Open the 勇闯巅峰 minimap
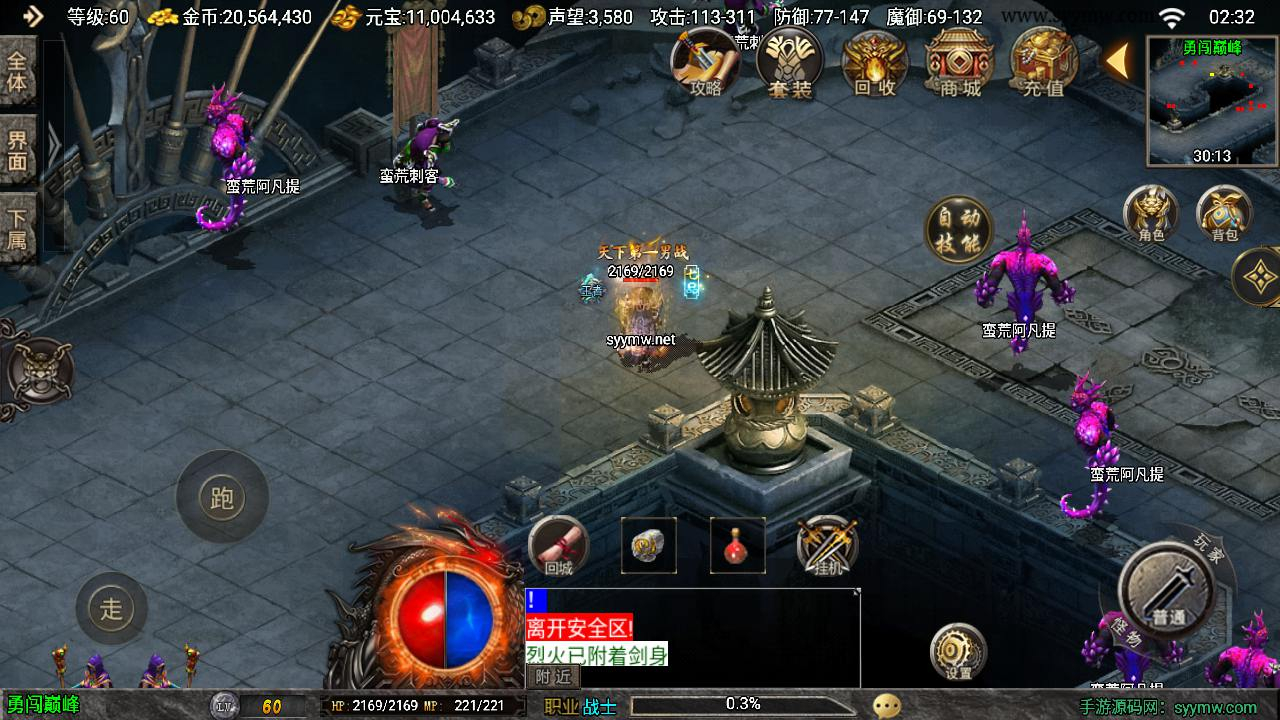The width and height of the screenshot is (1280, 720). click(1212, 100)
